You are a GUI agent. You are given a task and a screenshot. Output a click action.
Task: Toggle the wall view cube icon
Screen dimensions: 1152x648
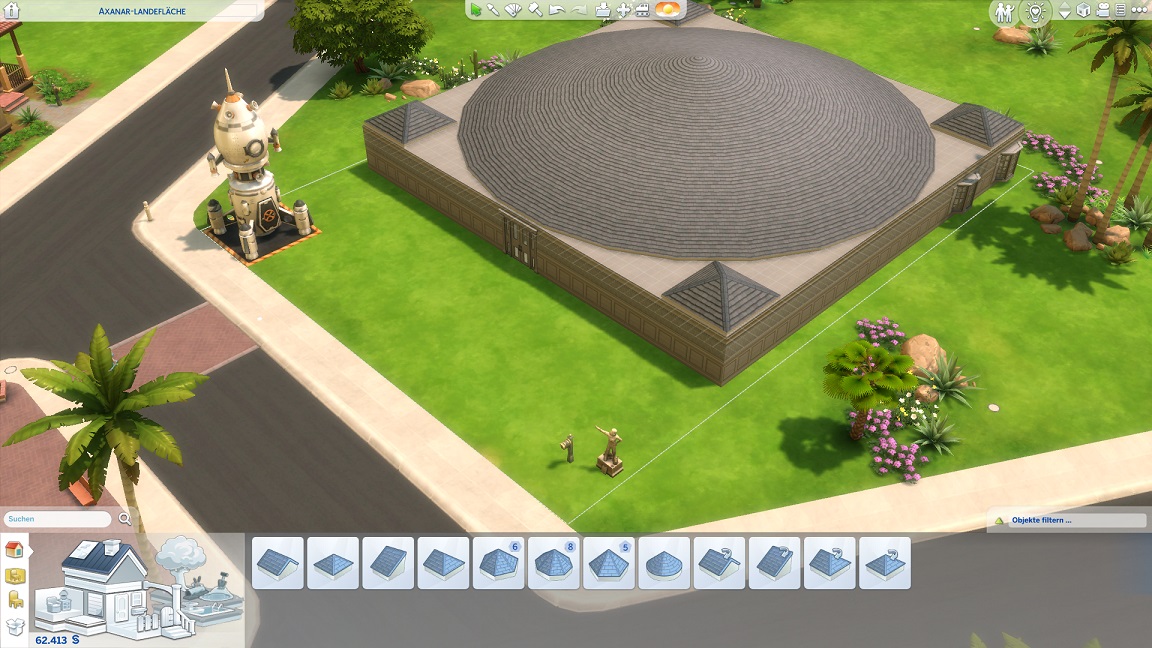(1083, 11)
